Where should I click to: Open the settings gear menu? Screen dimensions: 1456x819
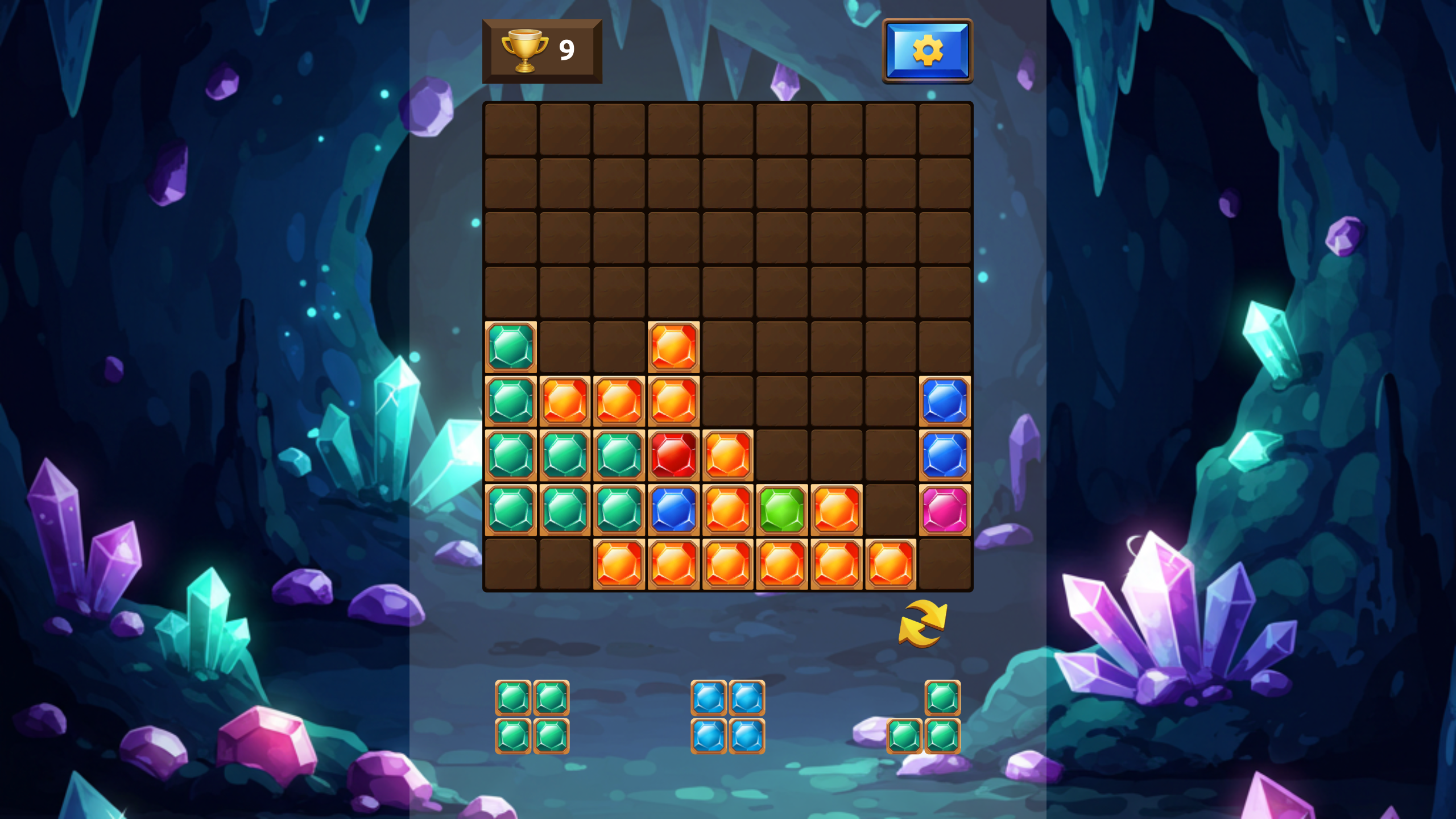point(927,50)
